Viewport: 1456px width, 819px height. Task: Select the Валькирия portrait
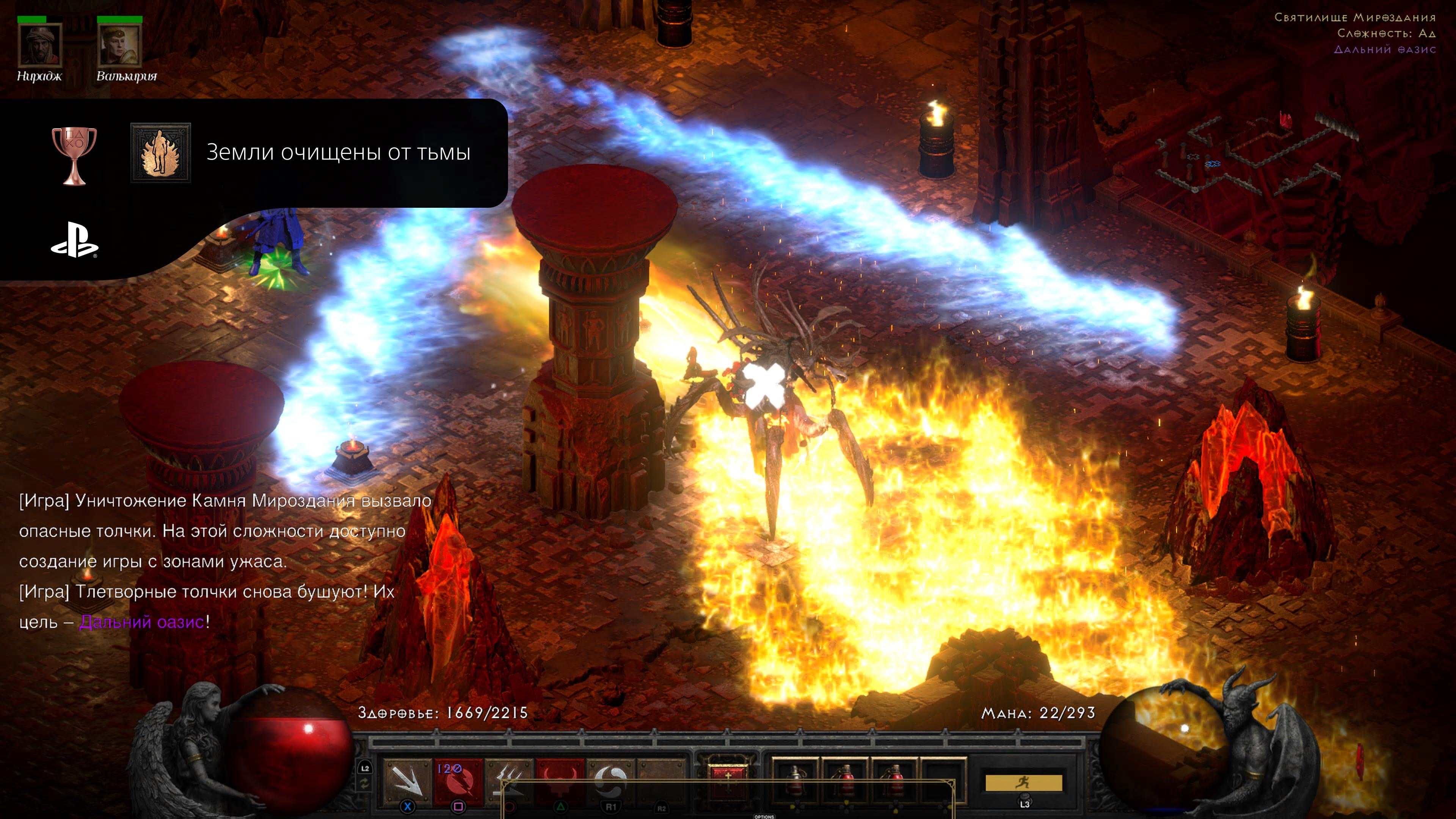(119, 45)
